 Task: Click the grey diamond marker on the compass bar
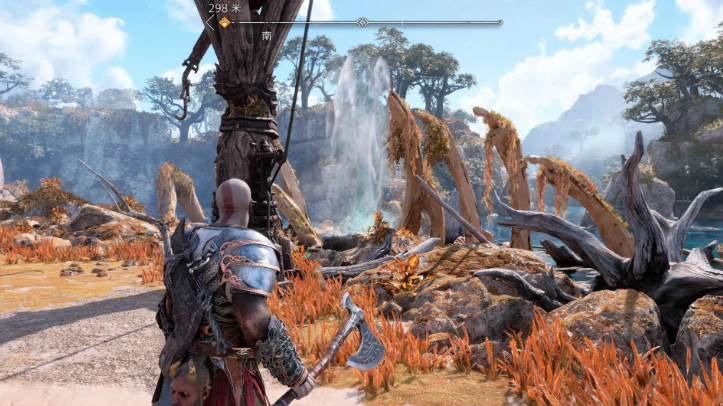pyautogui.click(x=362, y=21)
